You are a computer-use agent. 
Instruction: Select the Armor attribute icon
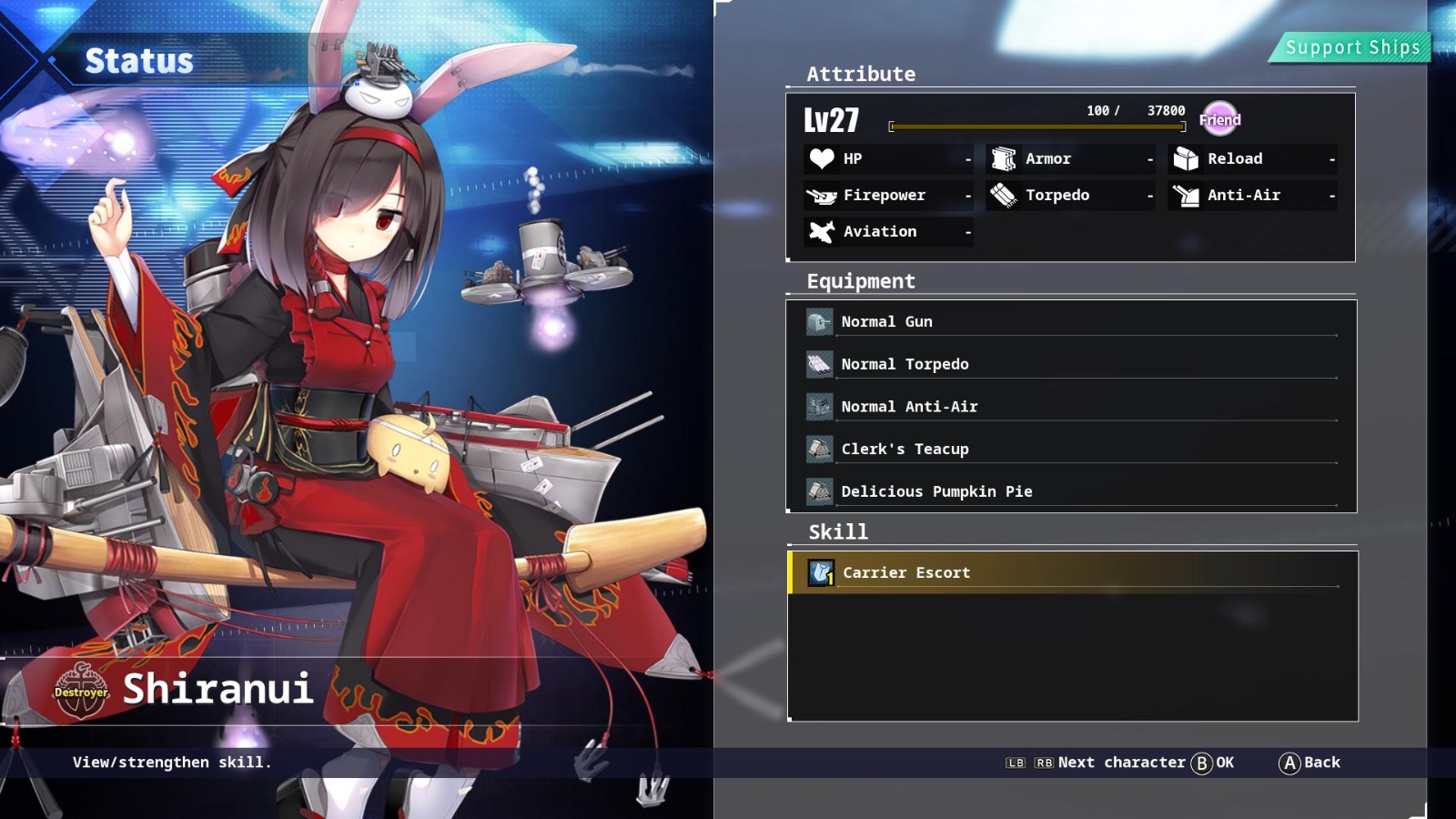(1002, 158)
